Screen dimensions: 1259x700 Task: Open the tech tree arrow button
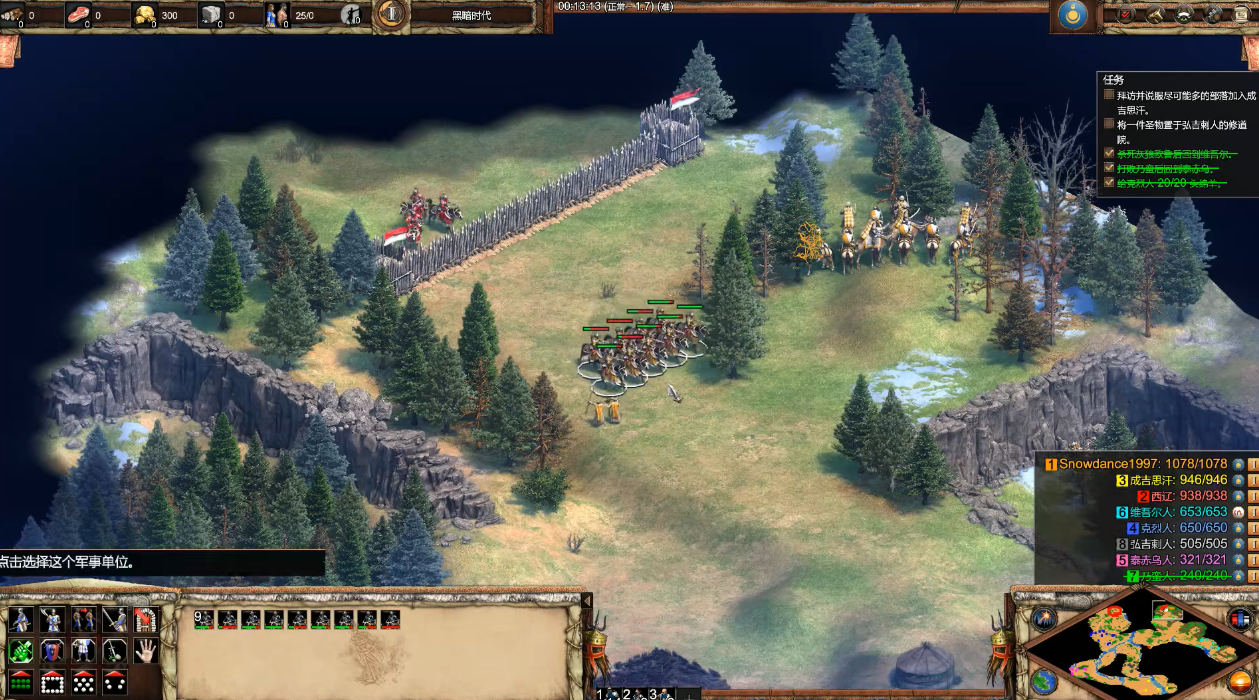pyautogui.click(x=1155, y=14)
